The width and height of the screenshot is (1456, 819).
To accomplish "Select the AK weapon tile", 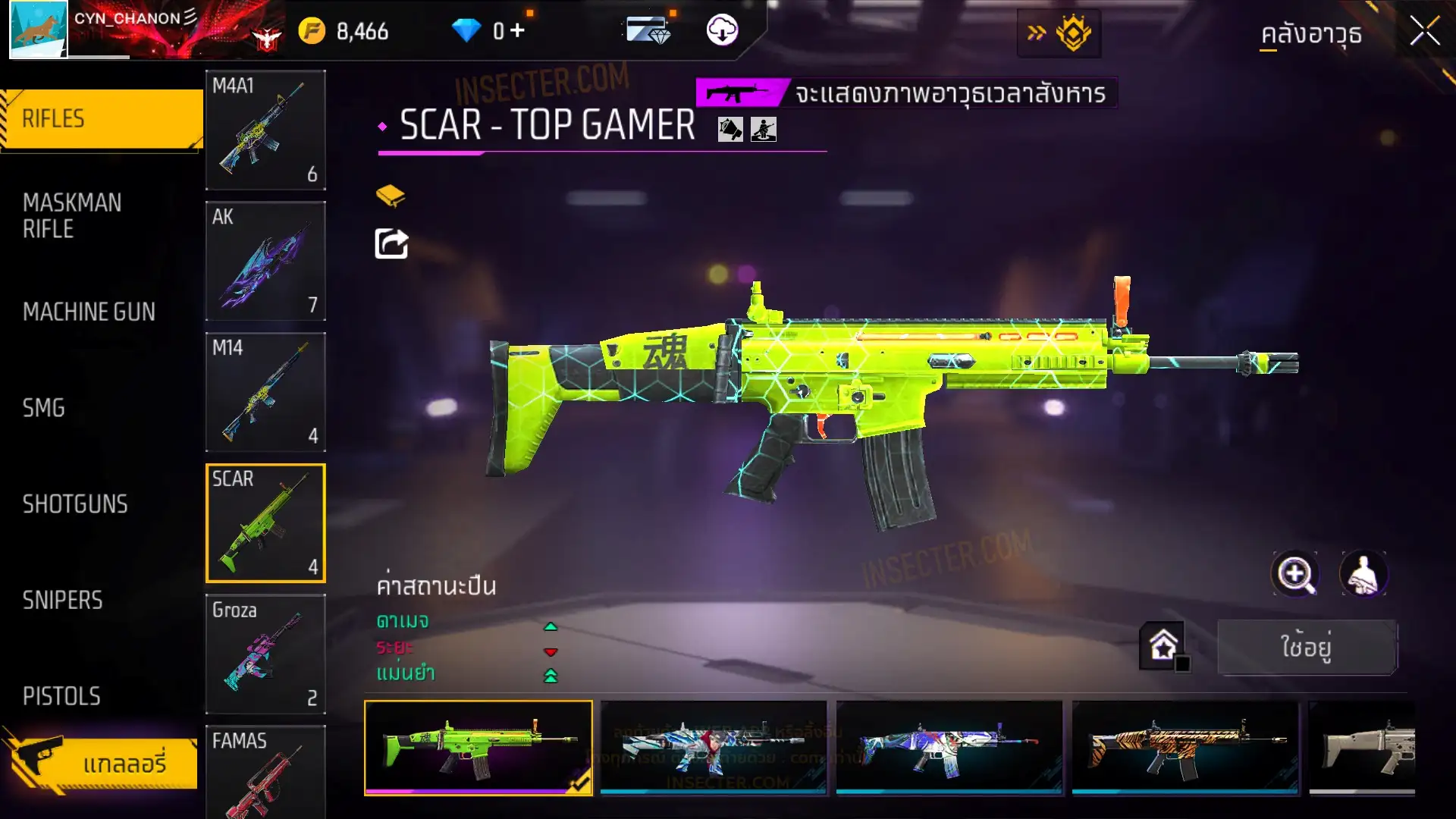I will [x=265, y=261].
